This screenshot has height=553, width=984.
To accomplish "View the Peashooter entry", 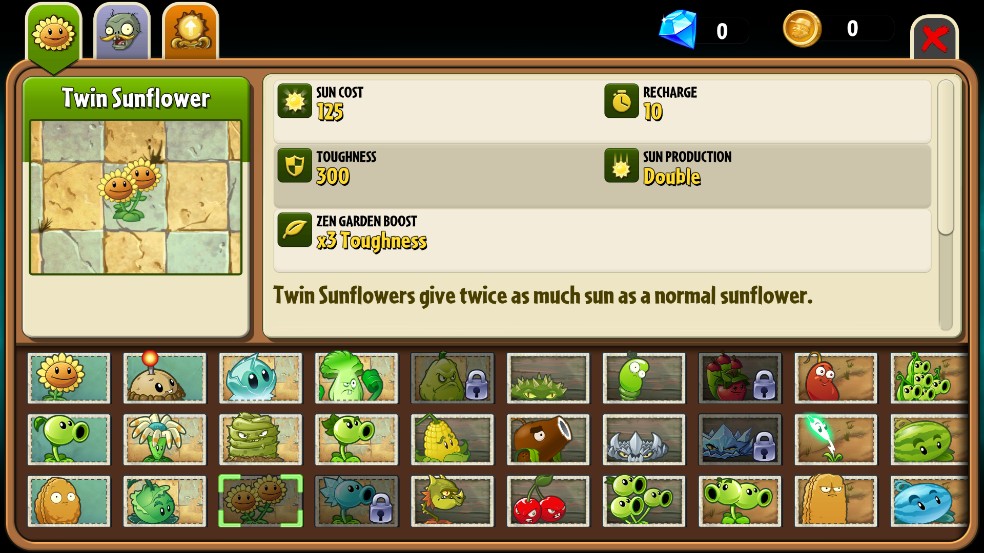I will click(x=69, y=439).
